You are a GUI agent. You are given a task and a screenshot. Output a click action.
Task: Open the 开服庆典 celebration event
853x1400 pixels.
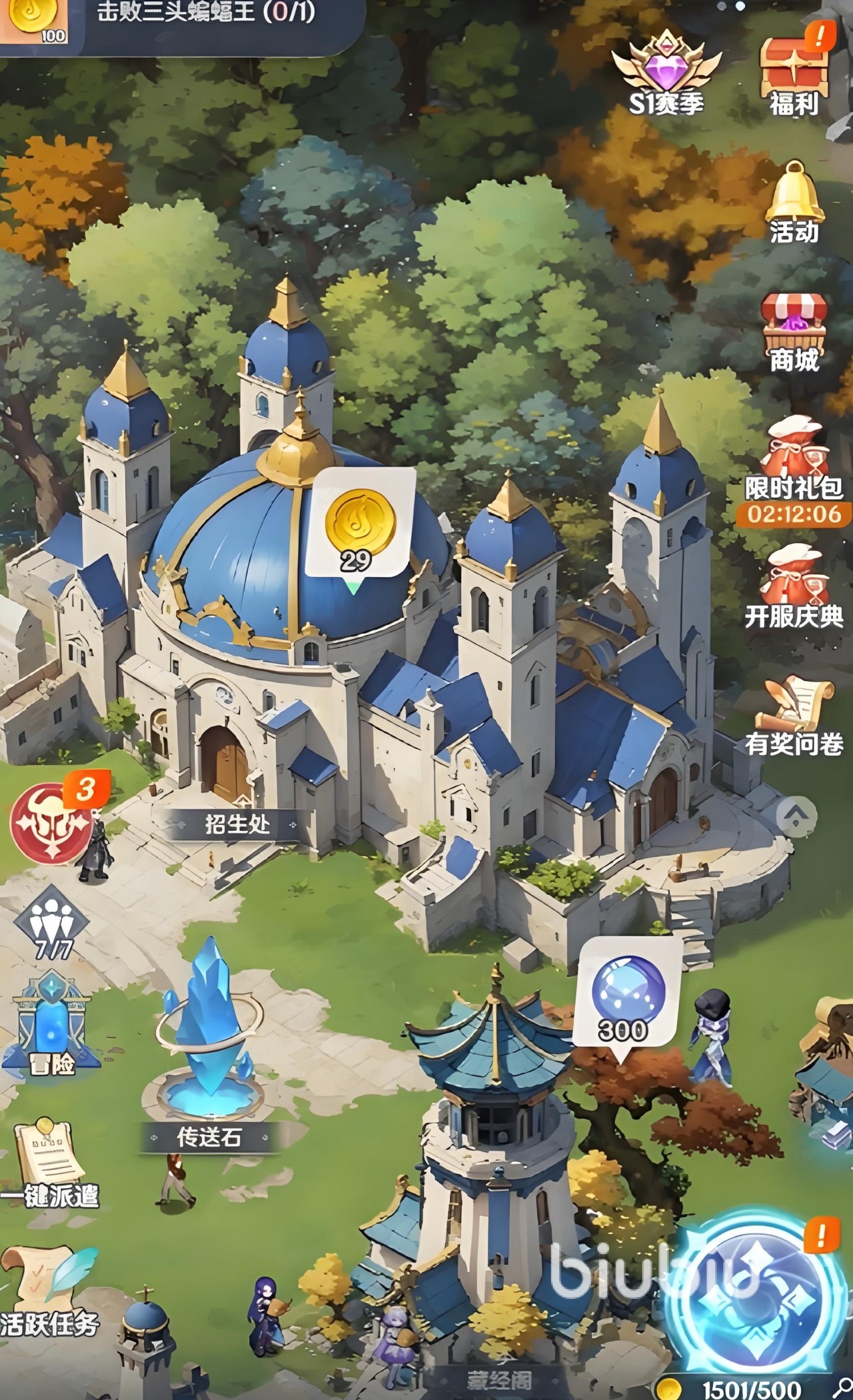pyautogui.click(x=794, y=586)
